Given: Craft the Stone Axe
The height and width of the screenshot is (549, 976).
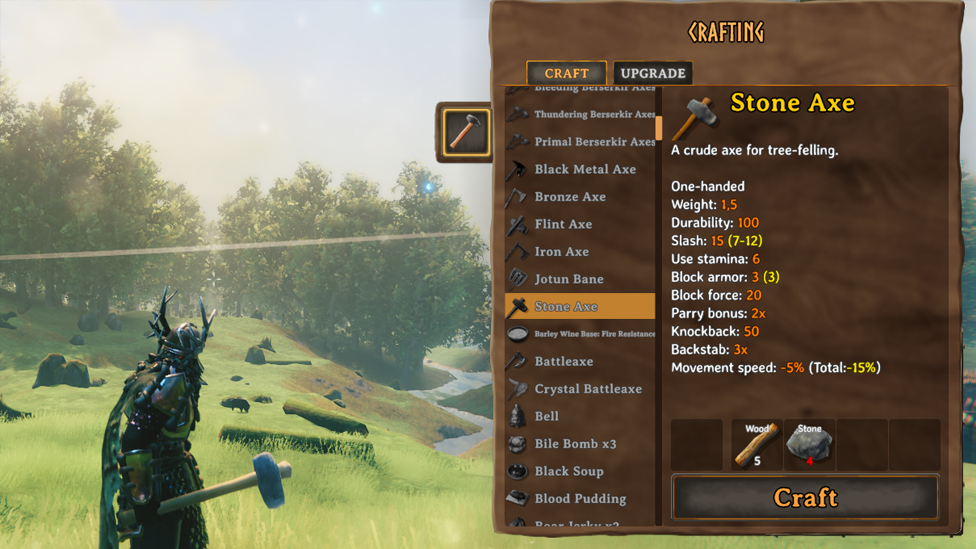Looking at the screenshot, I should [x=805, y=497].
